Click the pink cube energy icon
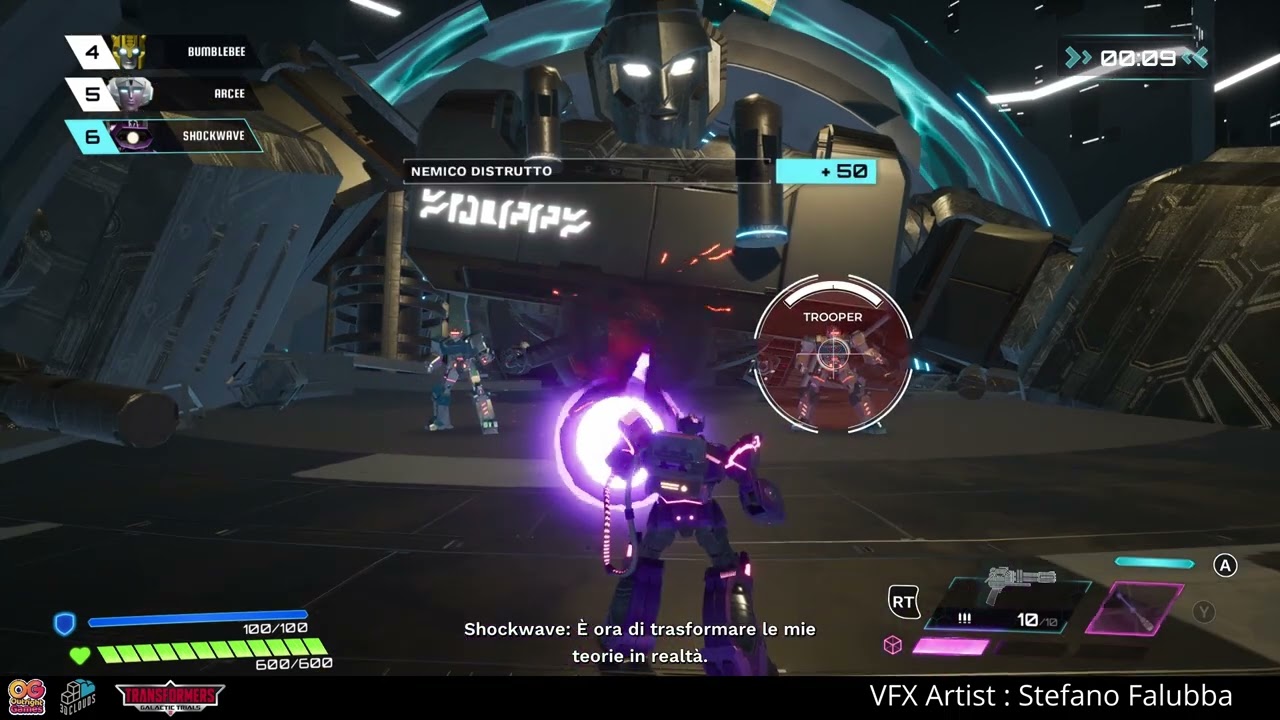 [893, 646]
